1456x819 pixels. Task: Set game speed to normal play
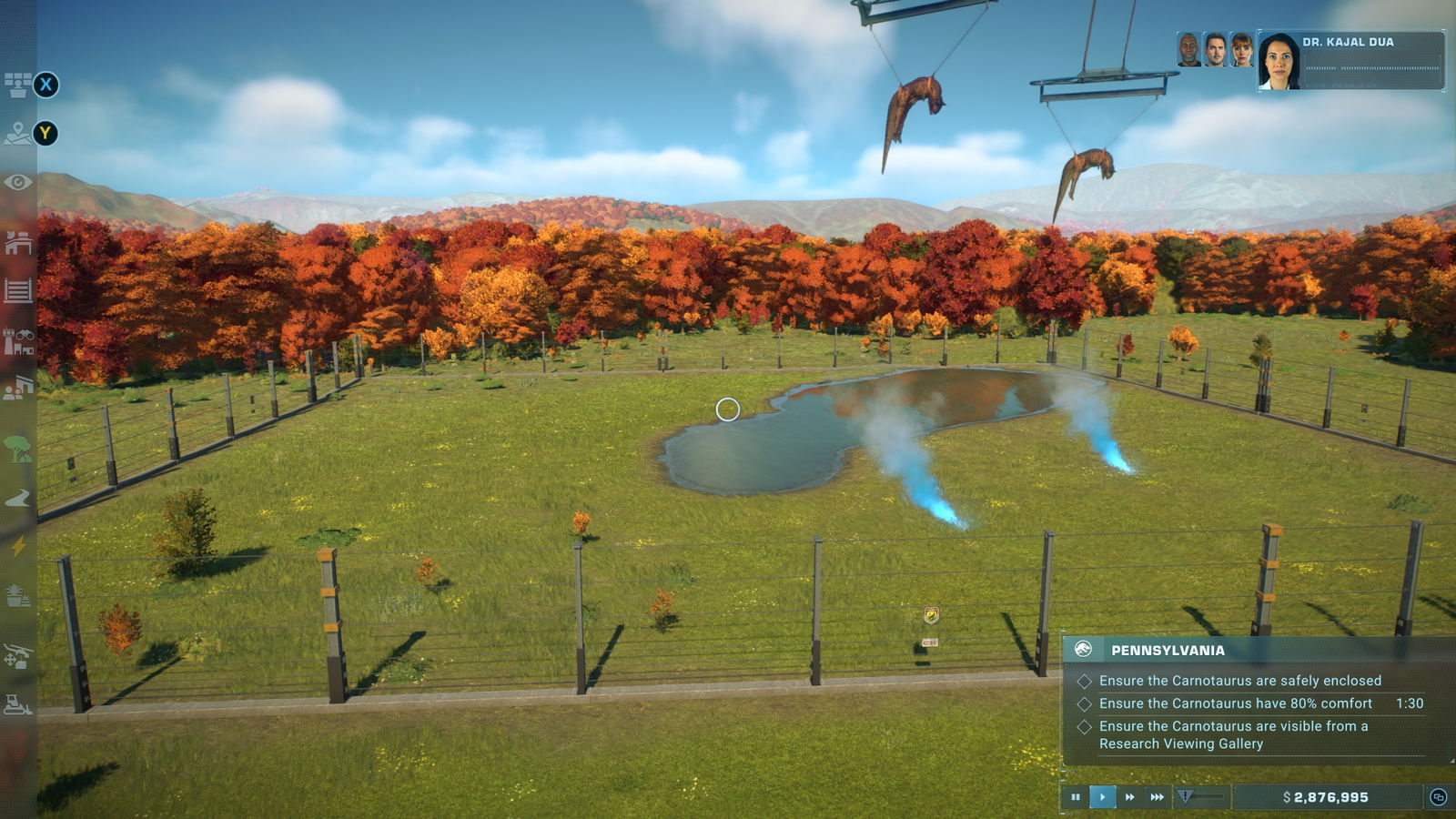coord(1102,797)
